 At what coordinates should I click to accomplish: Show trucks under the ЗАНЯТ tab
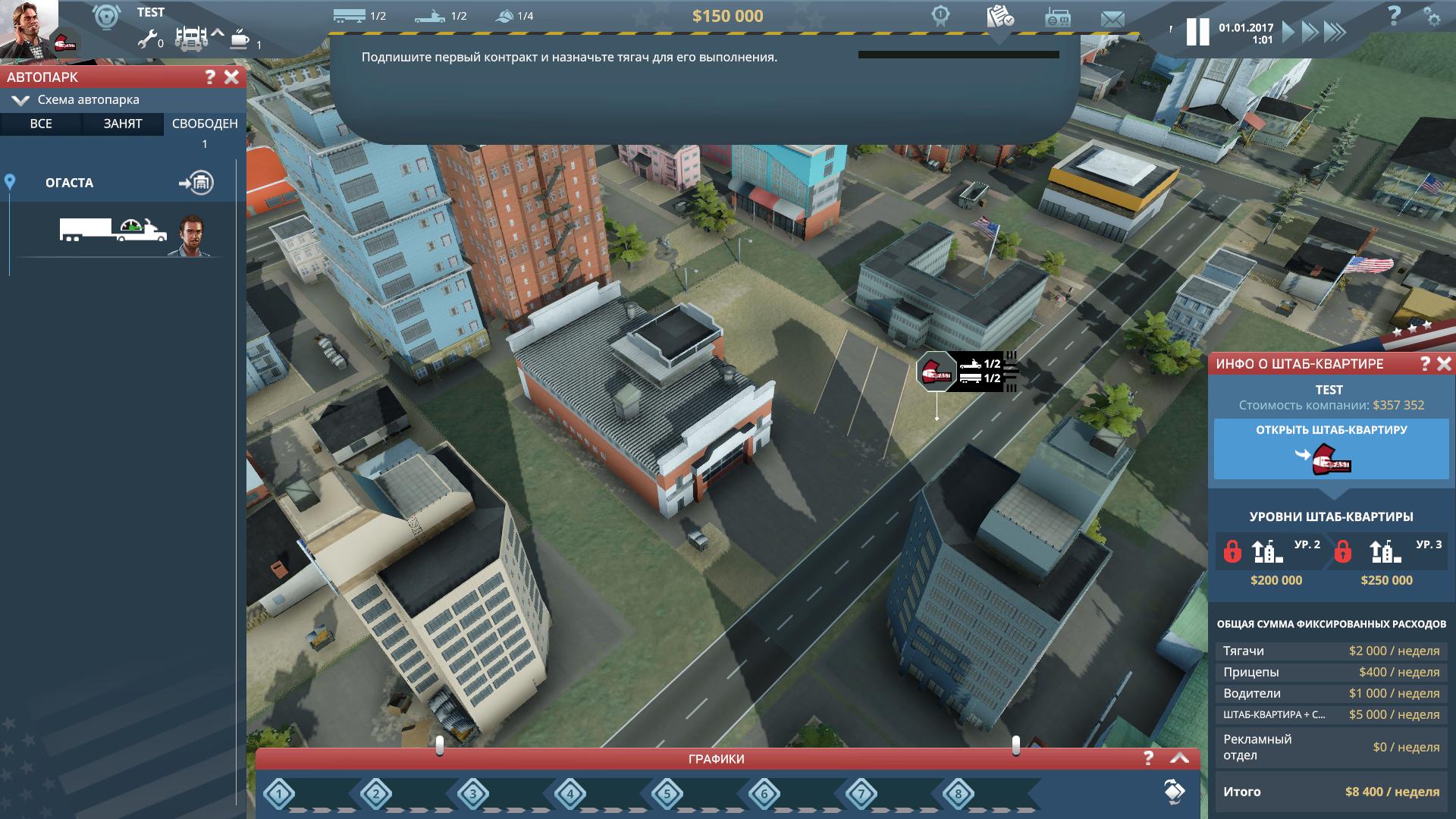coord(123,124)
